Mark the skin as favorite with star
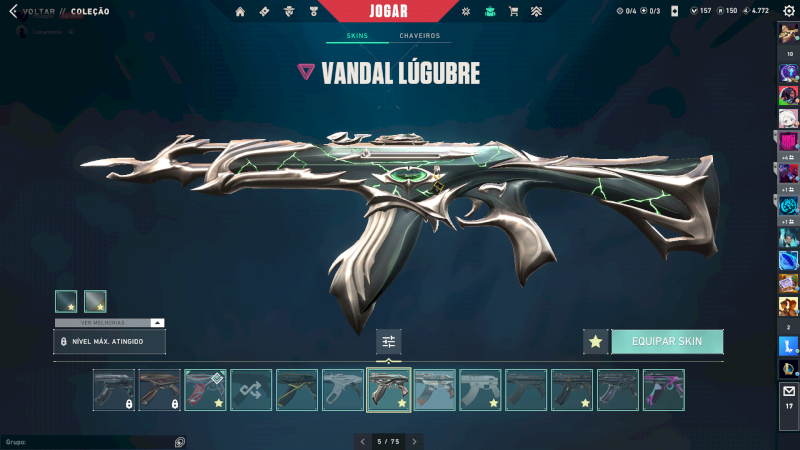The image size is (800, 450). (x=596, y=341)
